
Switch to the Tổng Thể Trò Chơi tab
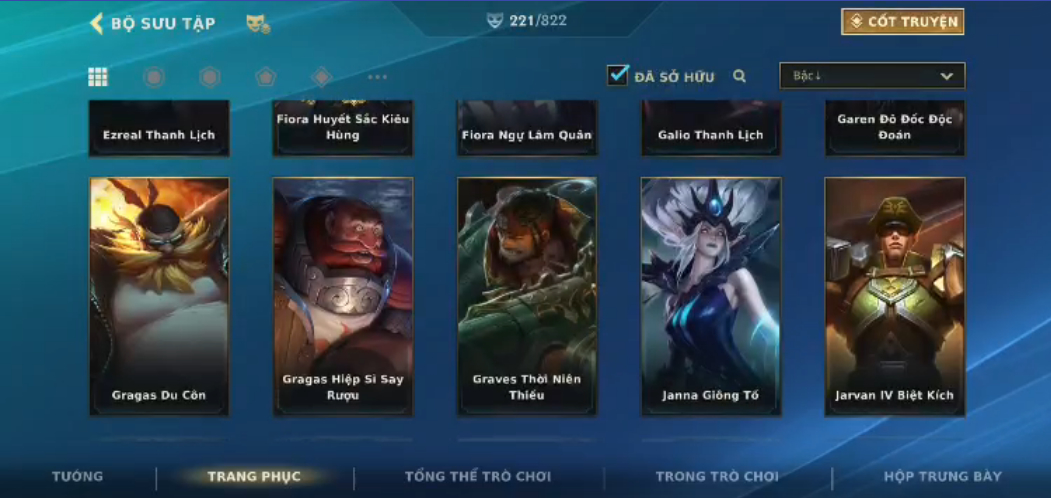pyautogui.click(x=478, y=476)
